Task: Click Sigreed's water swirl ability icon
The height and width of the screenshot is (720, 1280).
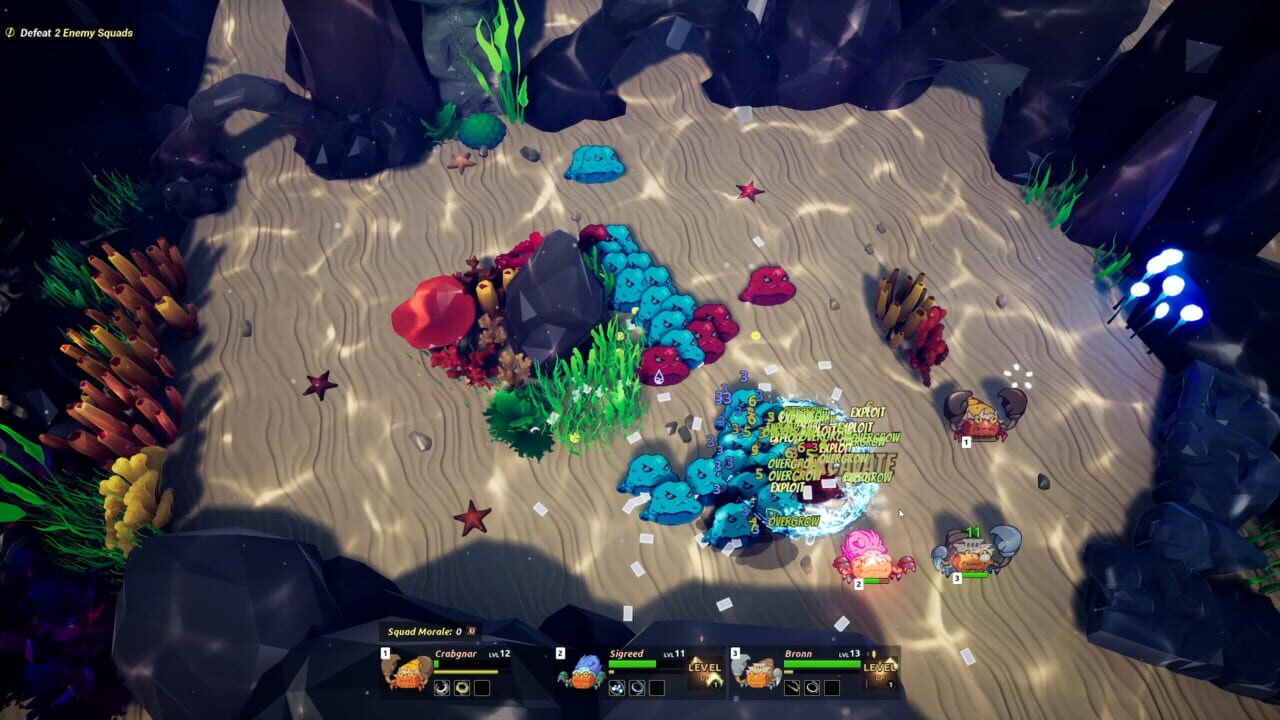Action: click(637, 688)
